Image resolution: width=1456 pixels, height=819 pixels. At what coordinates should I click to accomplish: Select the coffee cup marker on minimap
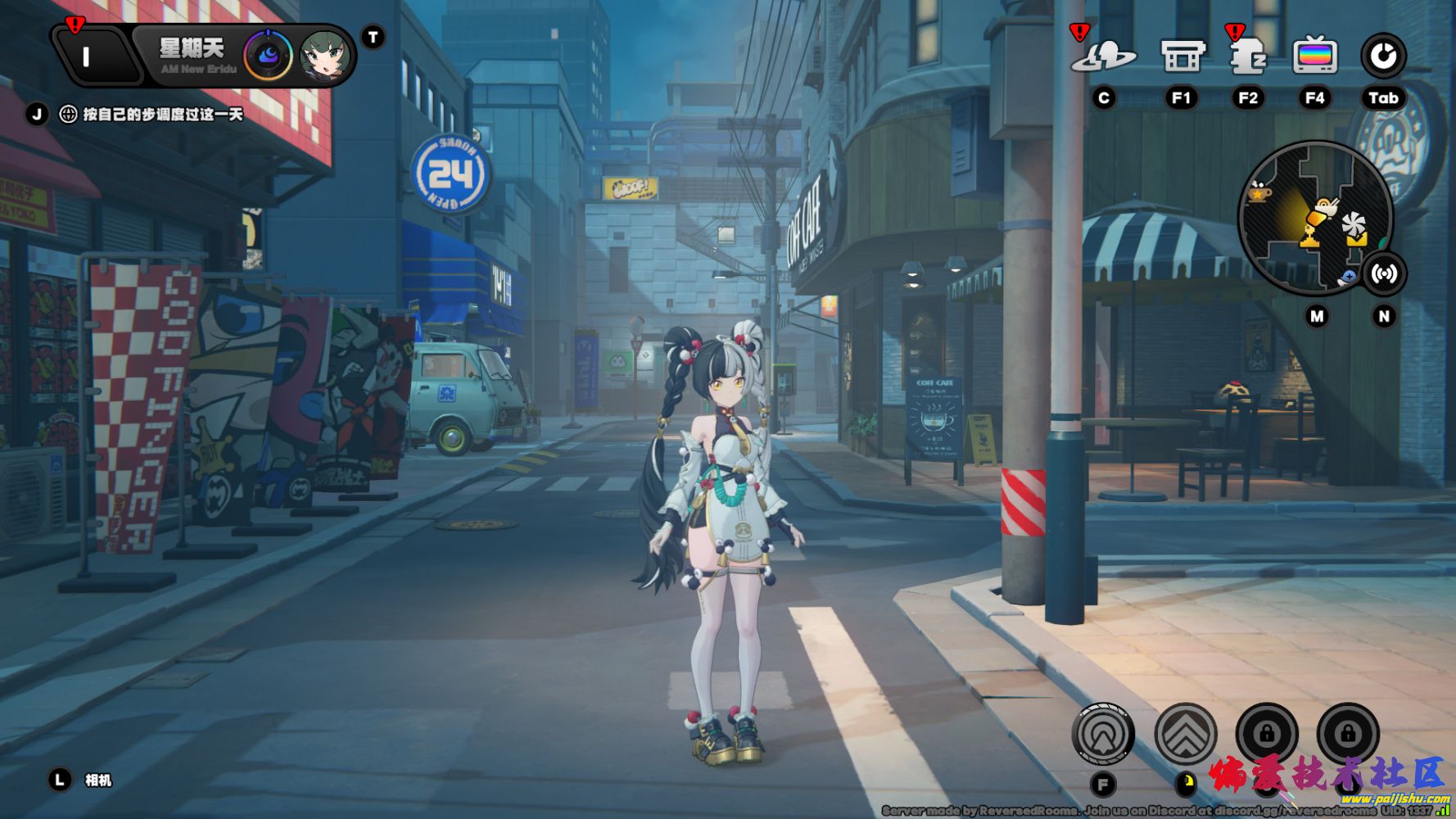[x=1258, y=194]
